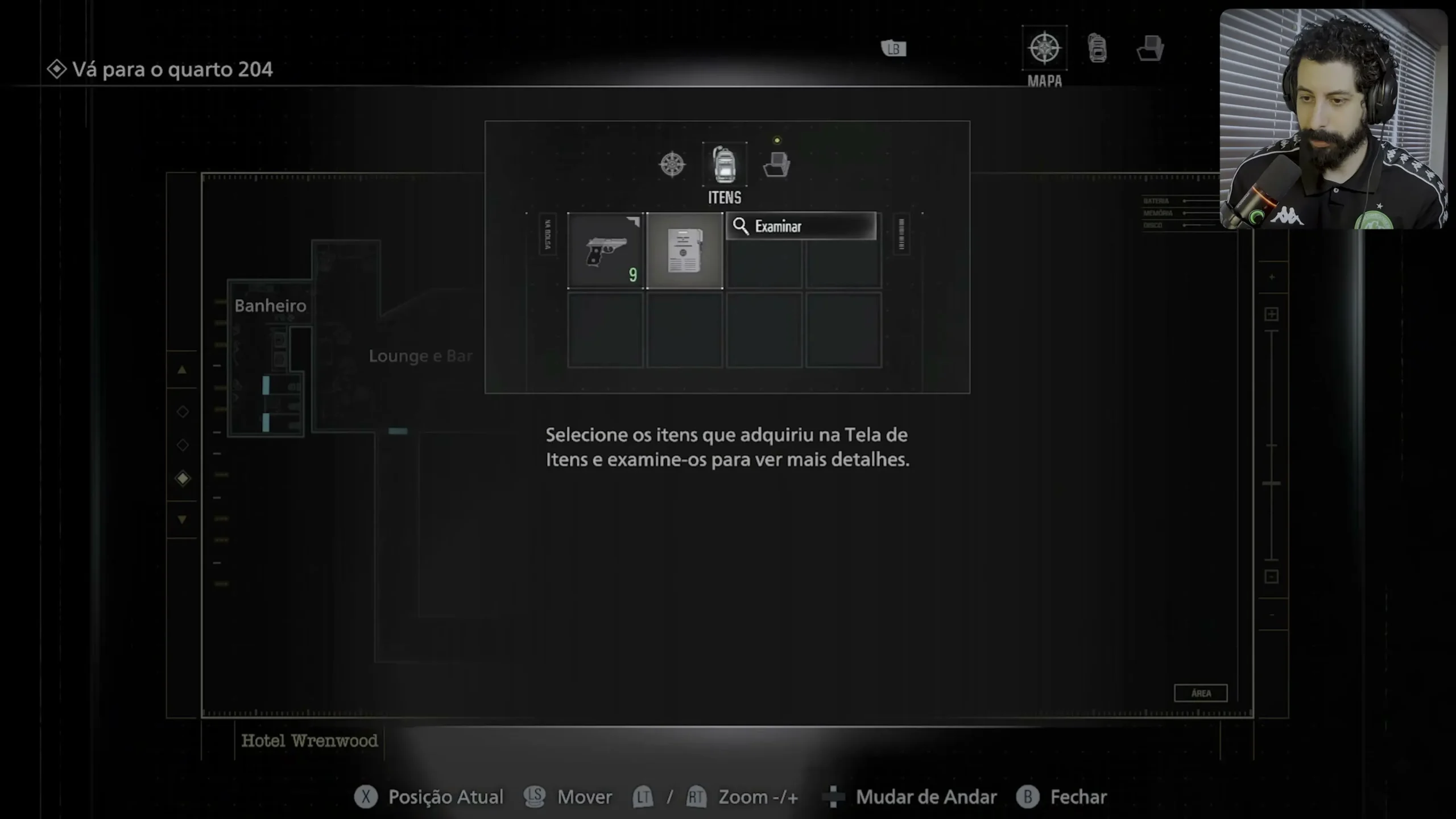Select the pistol item with 9 ammo
Image resolution: width=1456 pixels, height=819 pixels.
(606, 250)
